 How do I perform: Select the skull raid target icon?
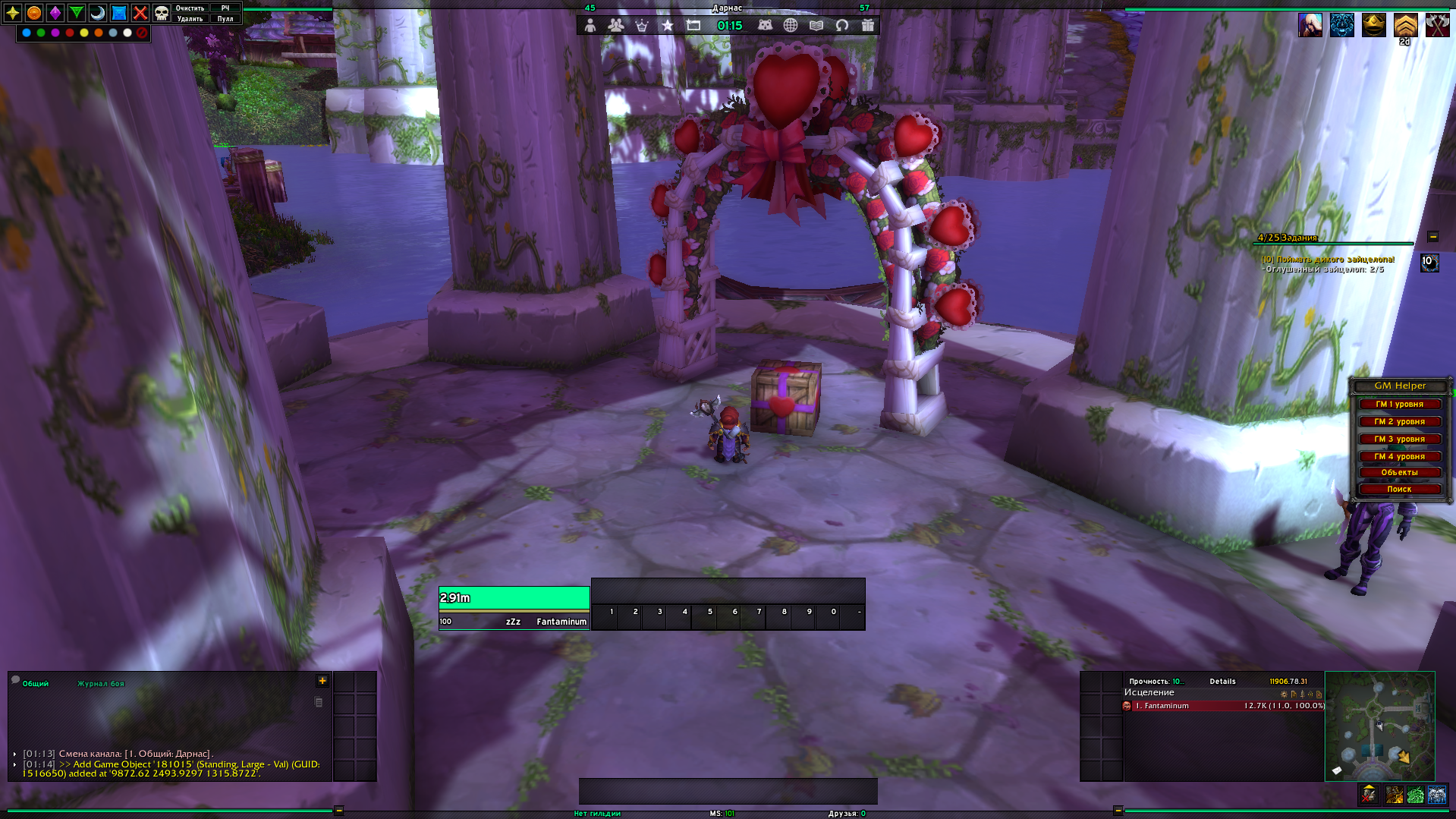[162, 13]
